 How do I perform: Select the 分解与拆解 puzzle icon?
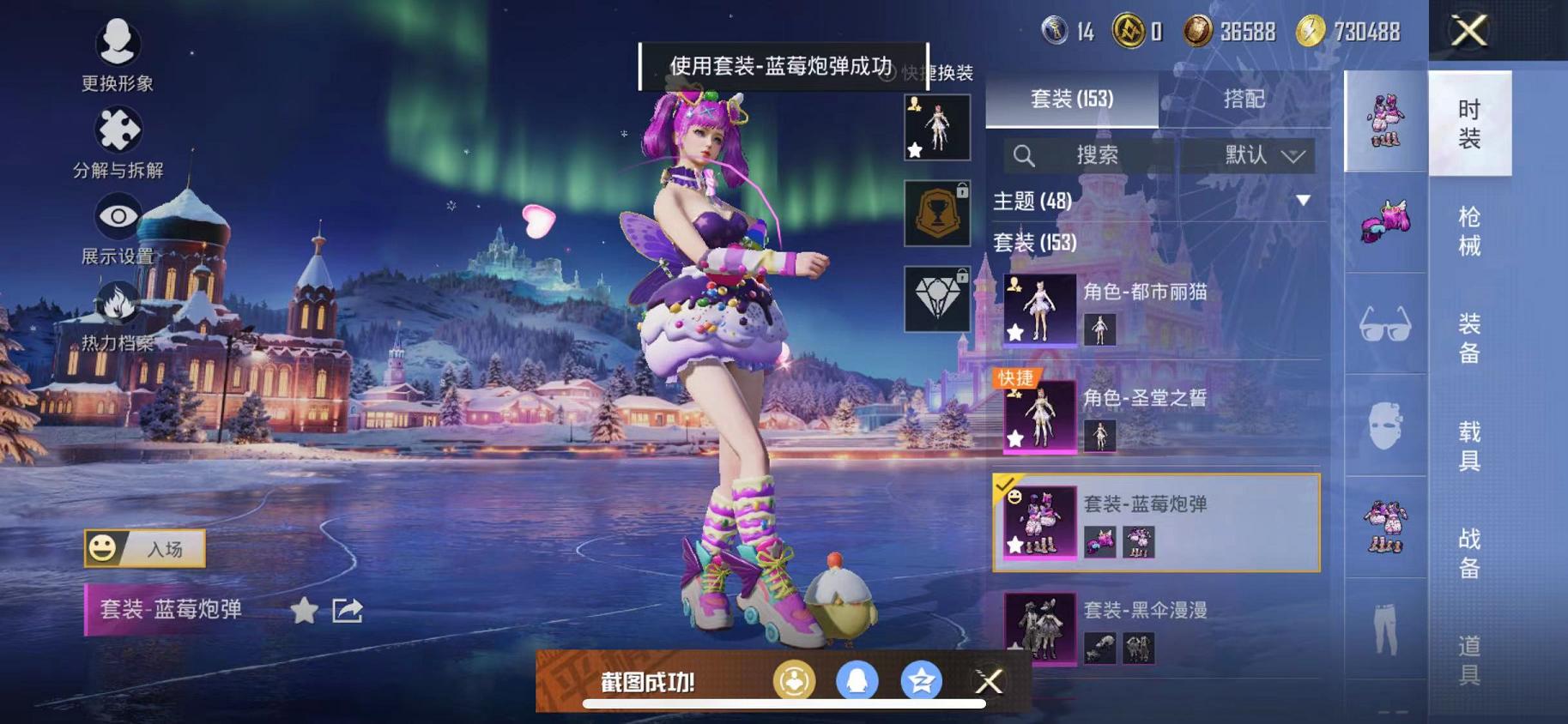coord(118,129)
